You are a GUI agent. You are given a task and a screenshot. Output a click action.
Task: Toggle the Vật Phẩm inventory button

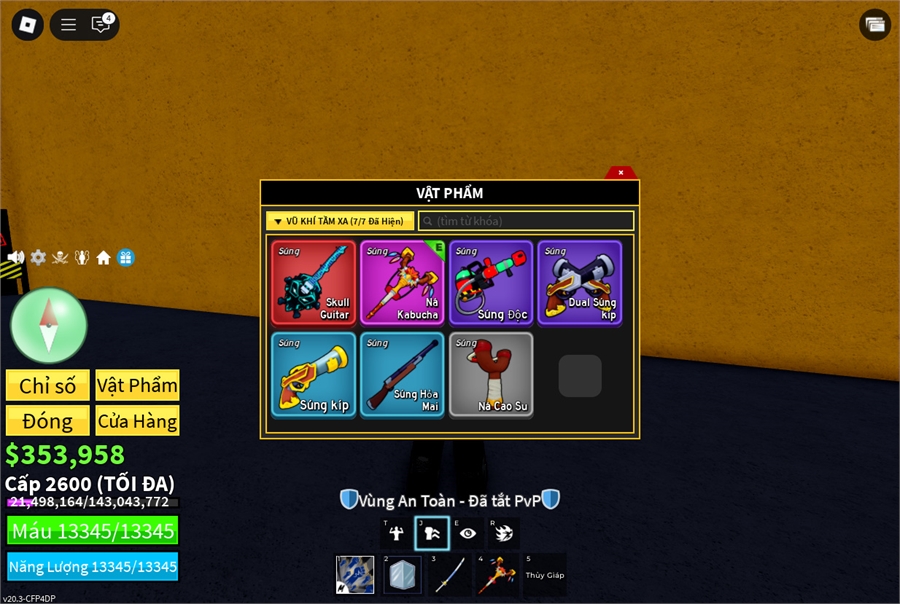tap(138, 386)
